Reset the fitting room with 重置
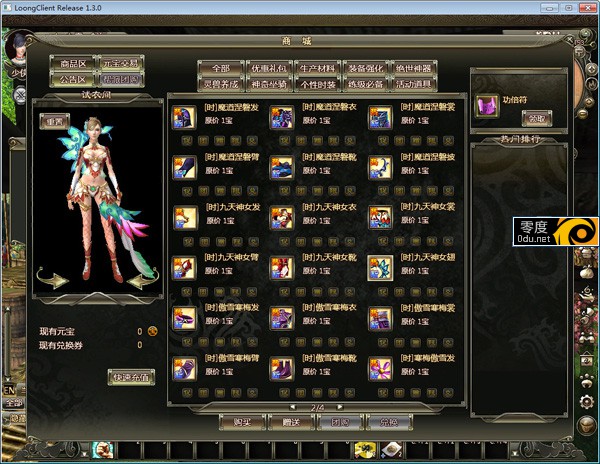This screenshot has width=600, height=464. (52, 120)
